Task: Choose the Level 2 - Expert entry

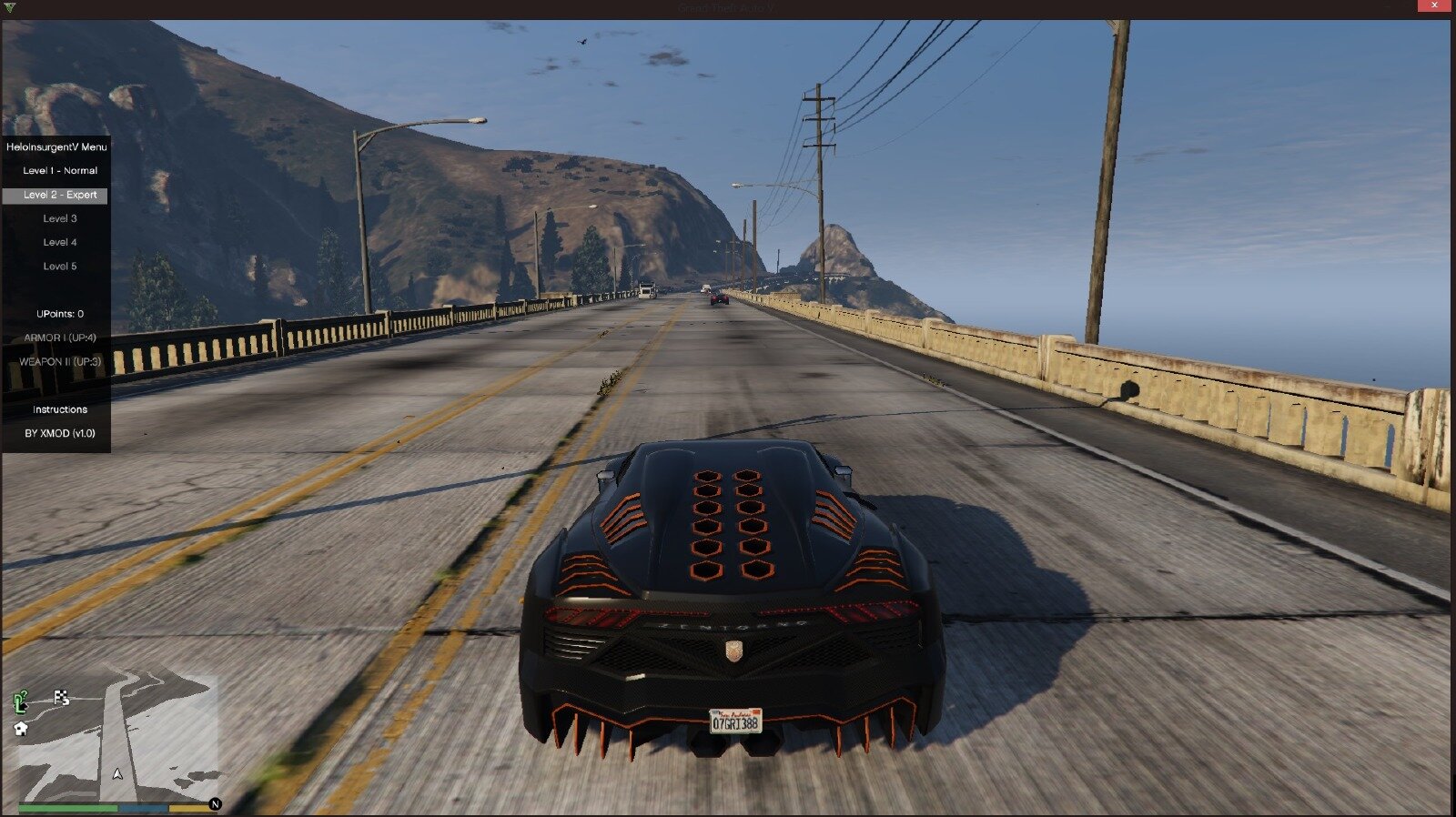Action: (60, 195)
